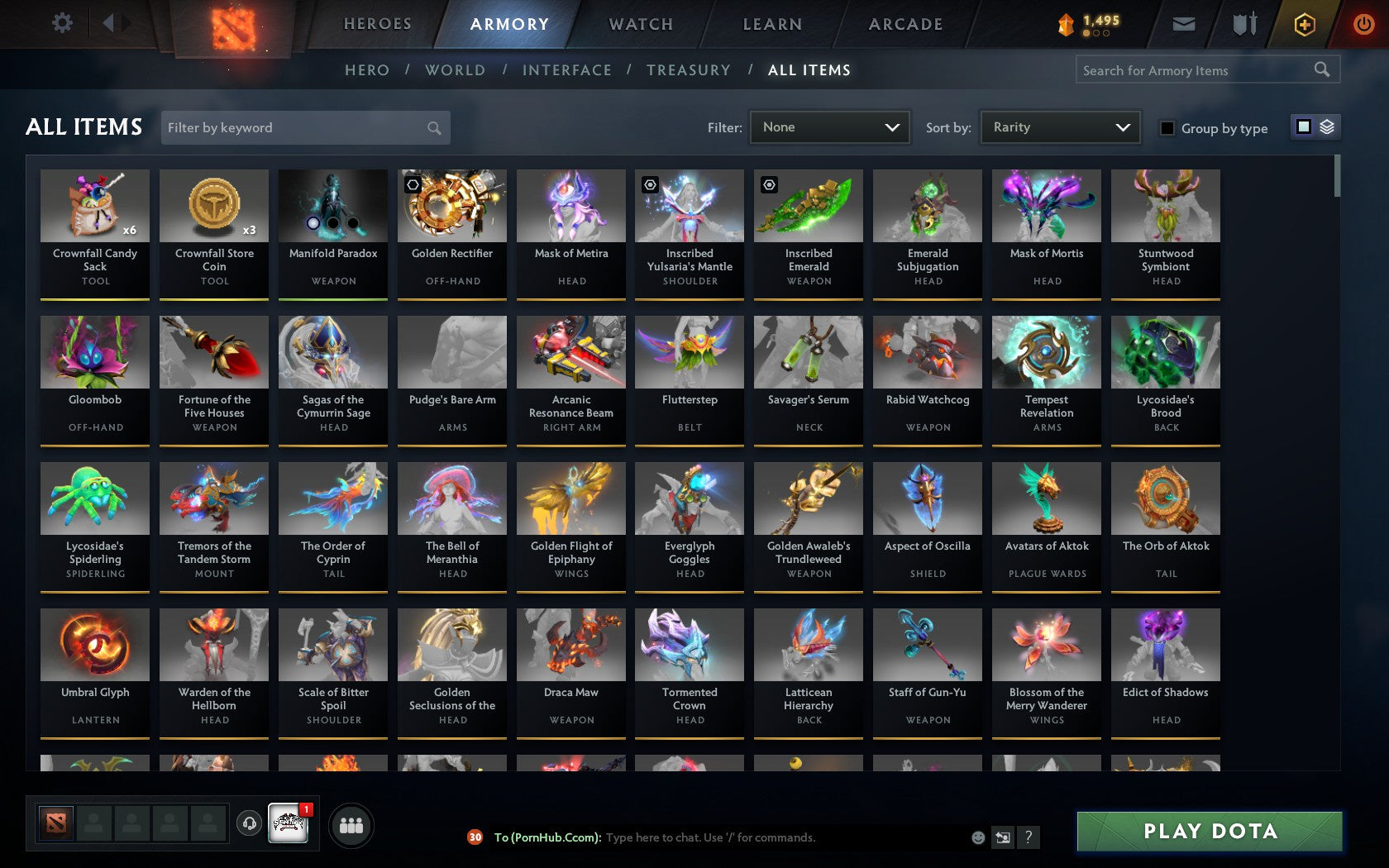This screenshot has width=1389, height=868.
Task: Open the mail notifications icon
Action: tap(1184, 23)
